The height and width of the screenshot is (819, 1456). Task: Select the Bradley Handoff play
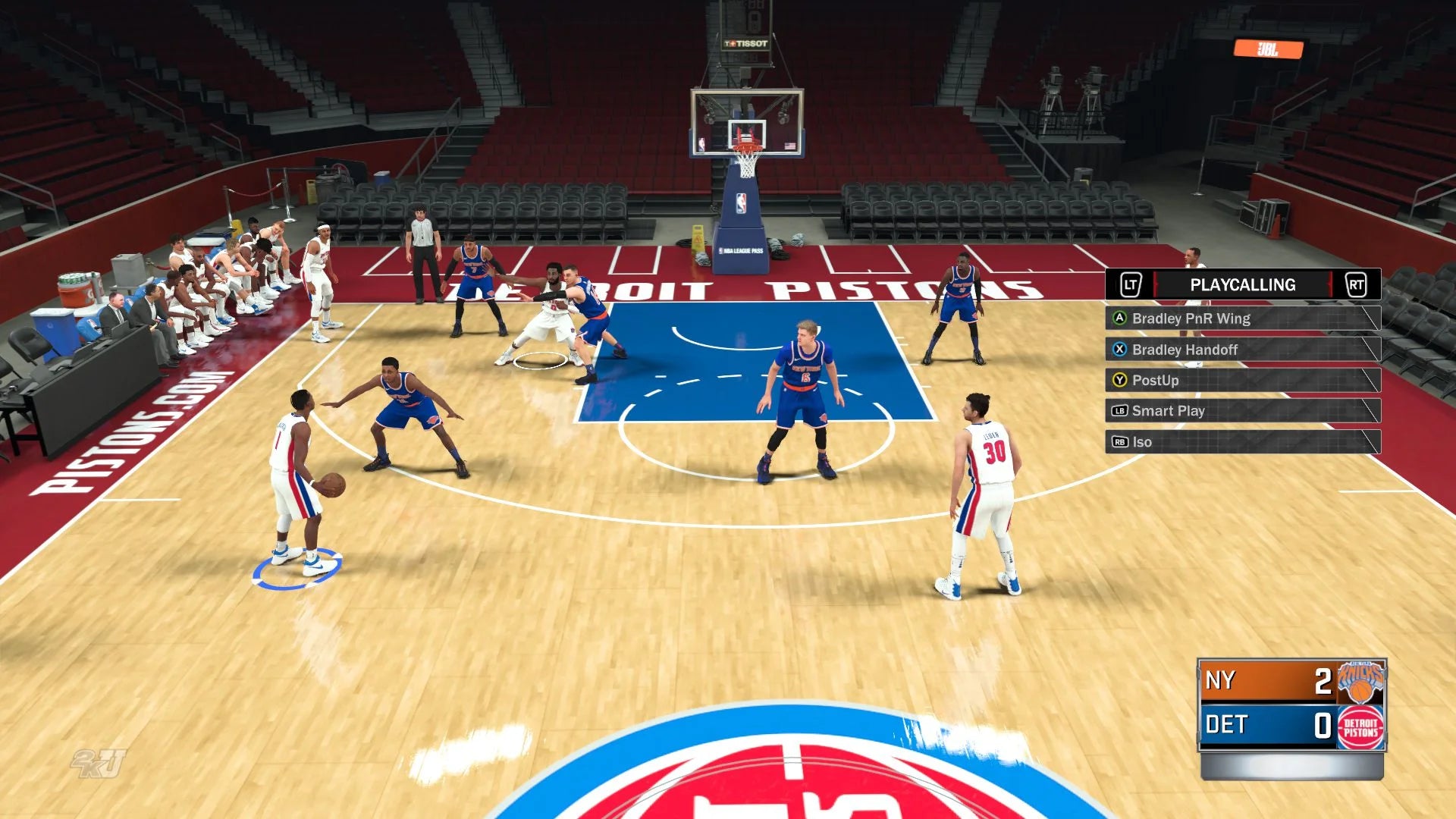1241,350
